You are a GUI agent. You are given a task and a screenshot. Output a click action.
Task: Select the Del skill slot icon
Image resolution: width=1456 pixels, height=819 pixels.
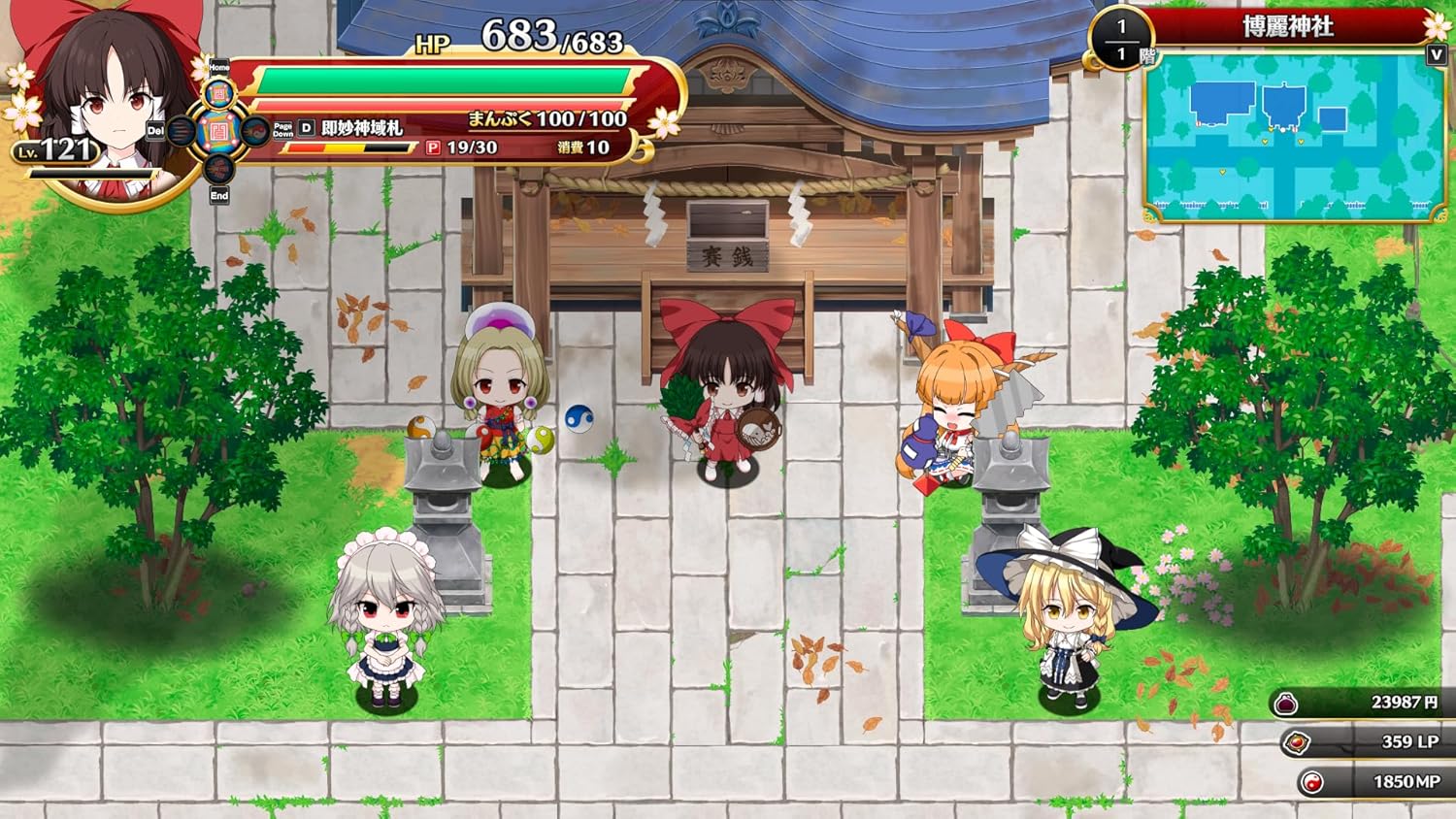pyautogui.click(x=182, y=131)
